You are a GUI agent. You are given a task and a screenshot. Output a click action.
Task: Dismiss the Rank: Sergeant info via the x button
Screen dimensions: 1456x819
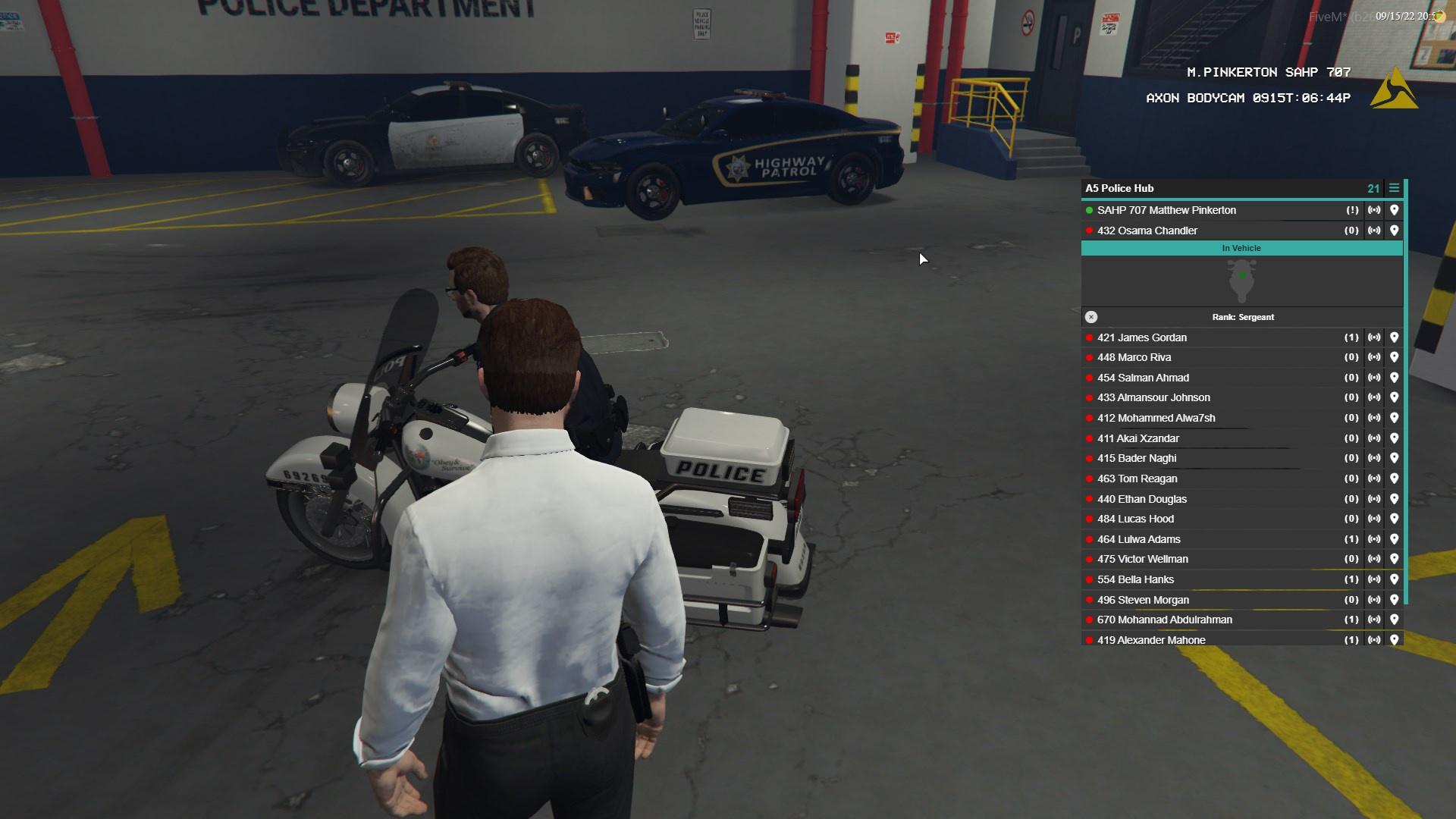pyautogui.click(x=1091, y=317)
